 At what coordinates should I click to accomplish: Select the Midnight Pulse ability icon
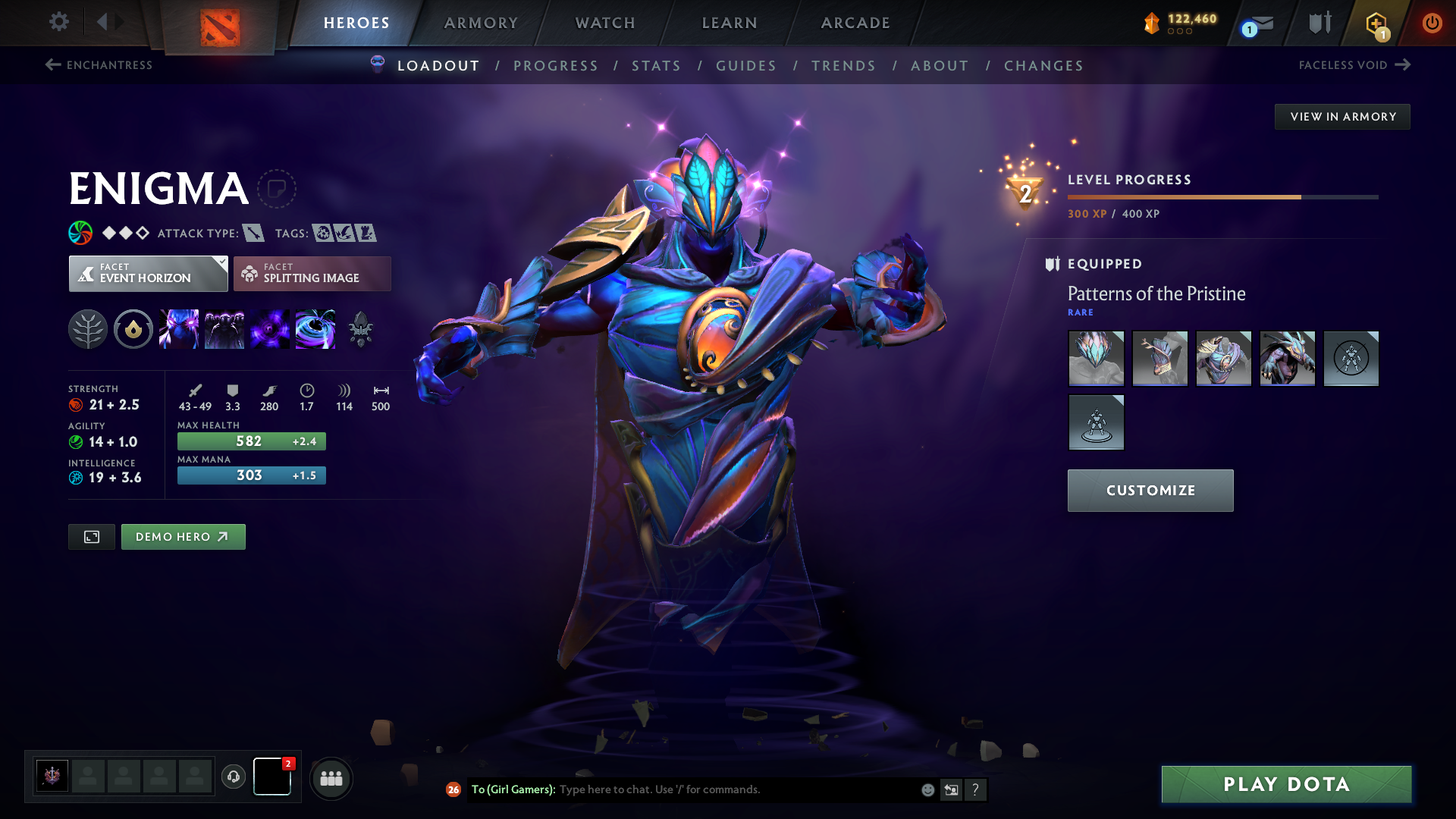tap(270, 328)
